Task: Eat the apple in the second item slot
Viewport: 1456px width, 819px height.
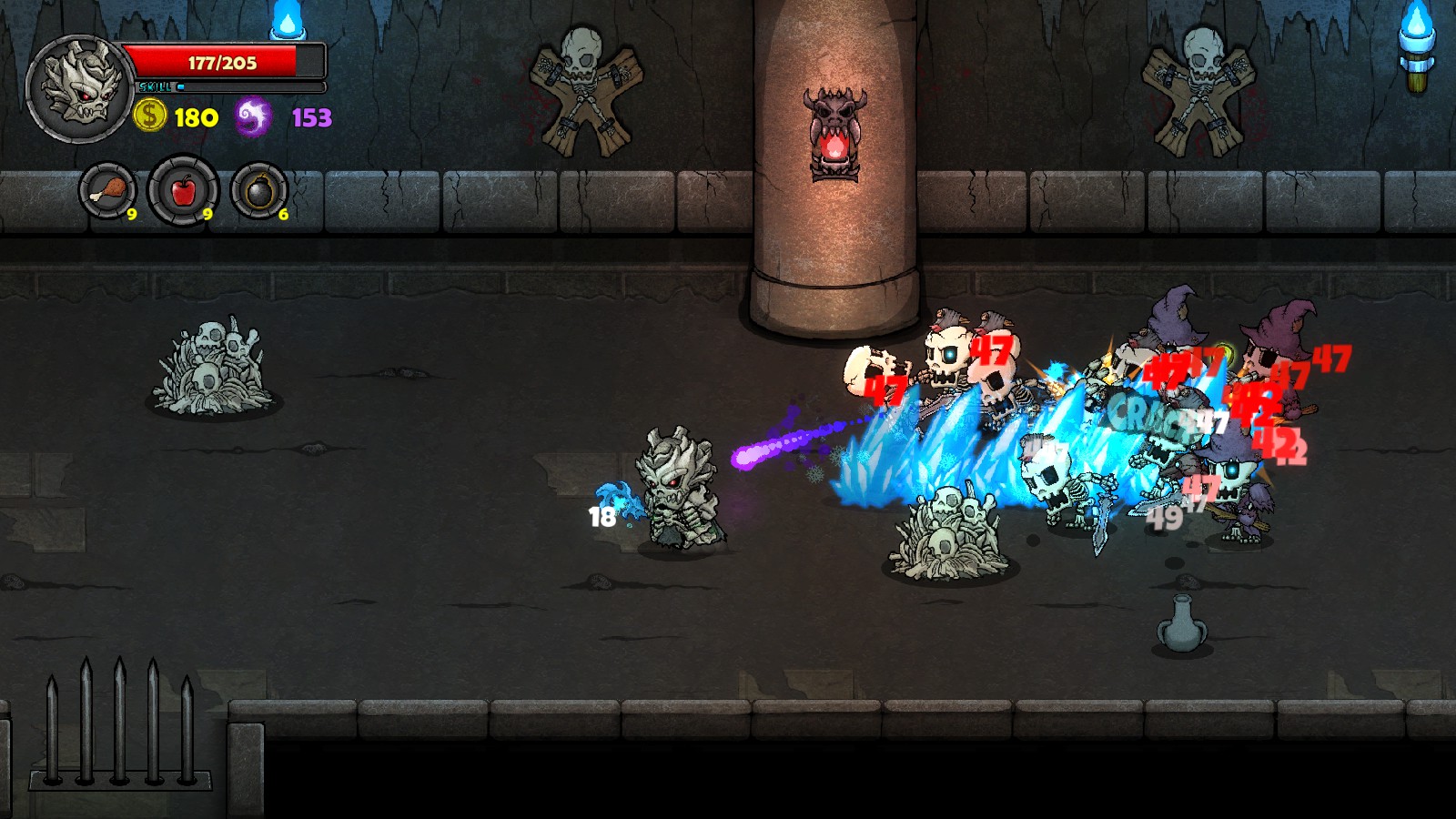Action: [182, 189]
